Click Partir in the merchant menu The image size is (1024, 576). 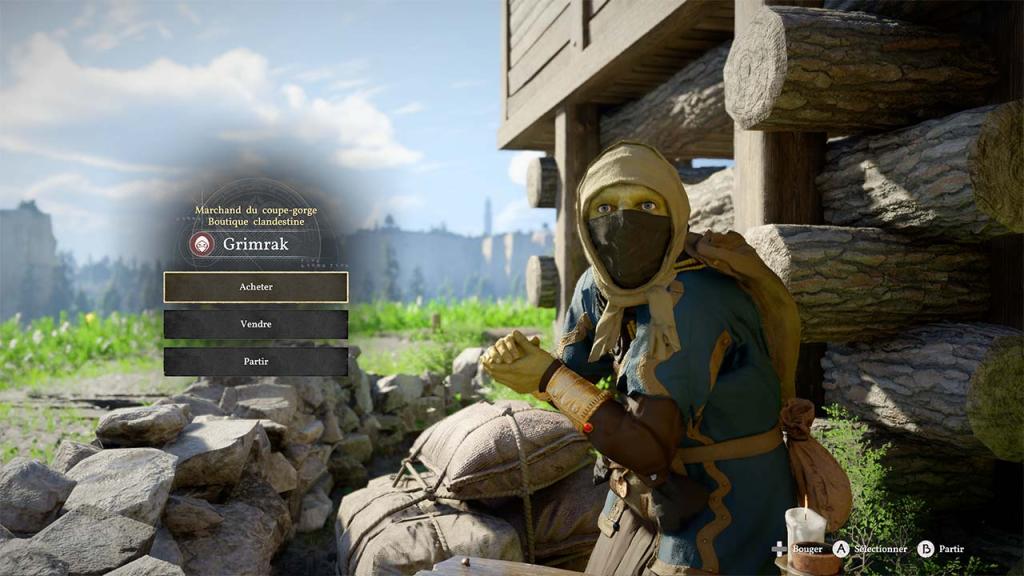tap(256, 361)
